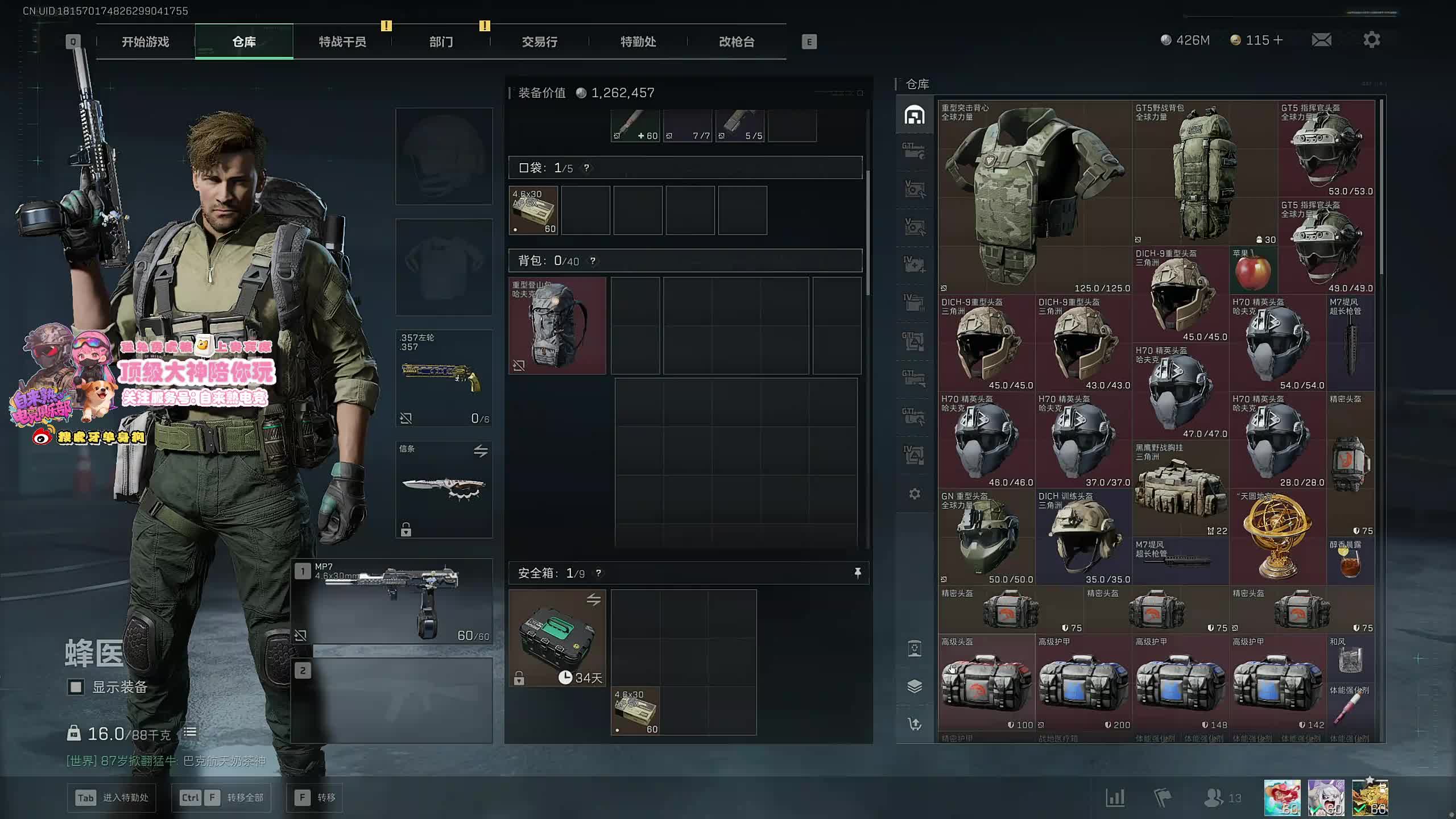Select the 重型突击背心 armor in the stash
Viewport: 1456px width, 819px height.
pyautogui.click(x=1035, y=197)
